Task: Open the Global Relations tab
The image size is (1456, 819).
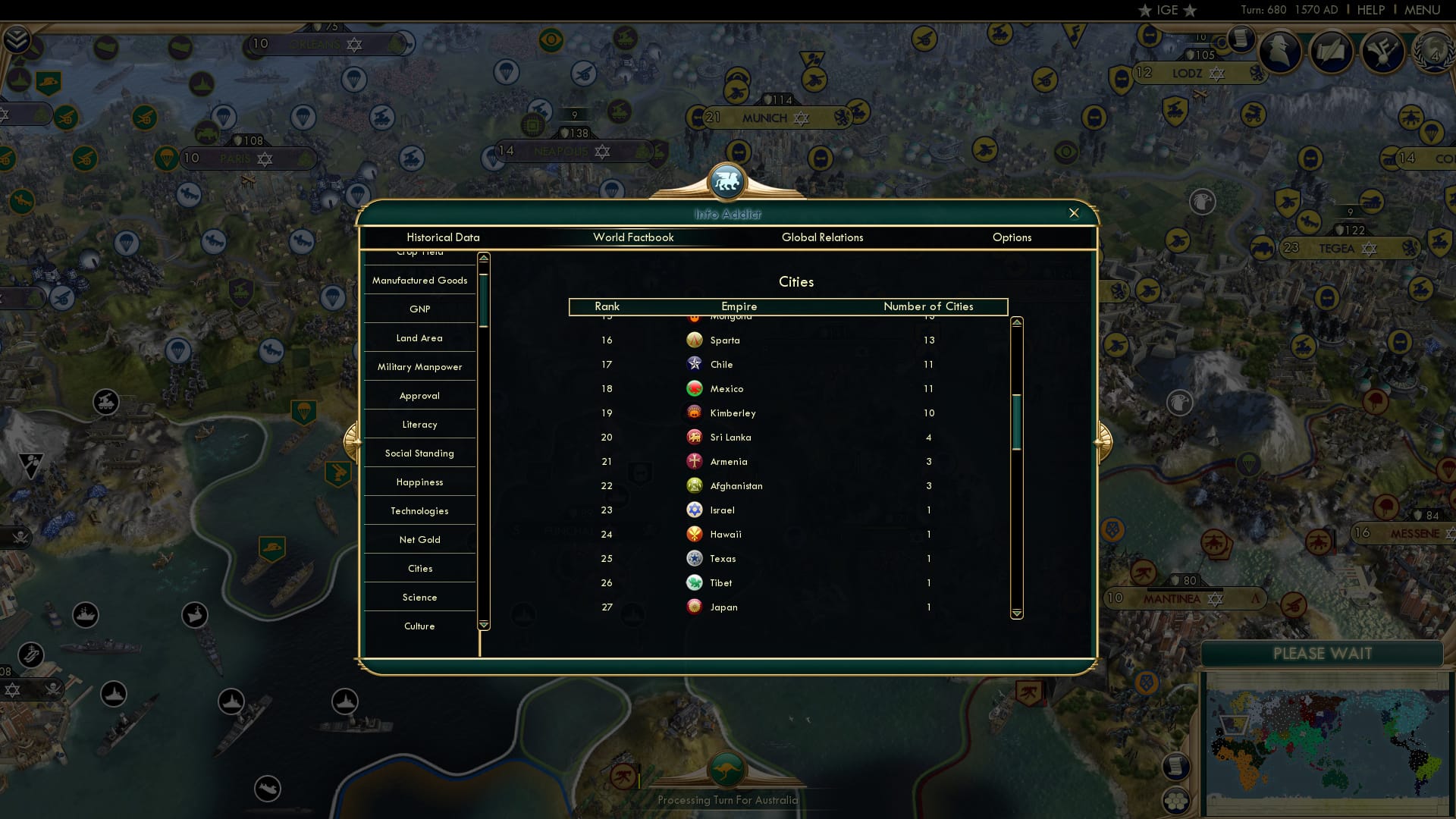Action: [x=823, y=237]
